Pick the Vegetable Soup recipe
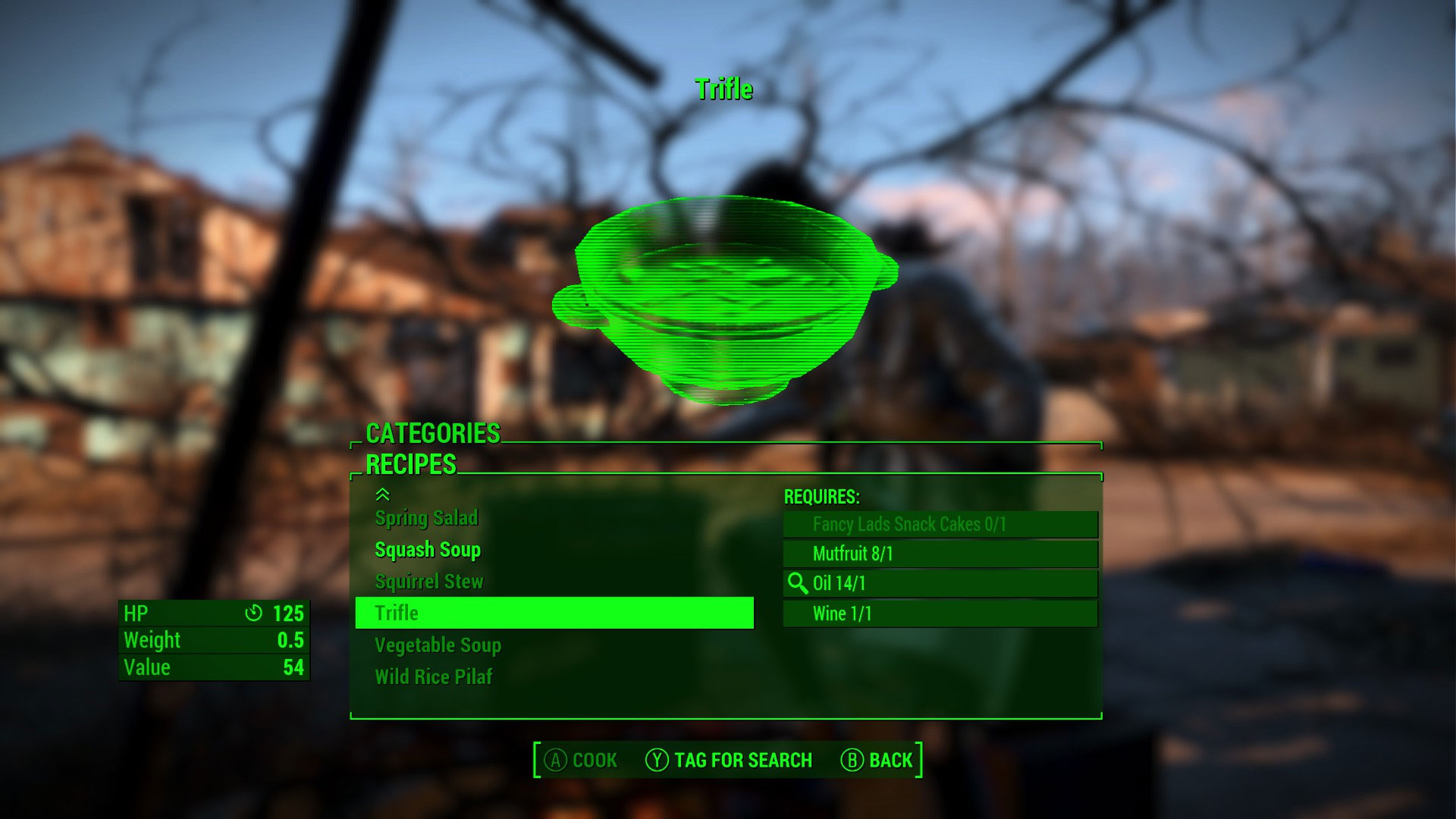1456x819 pixels. [x=438, y=645]
